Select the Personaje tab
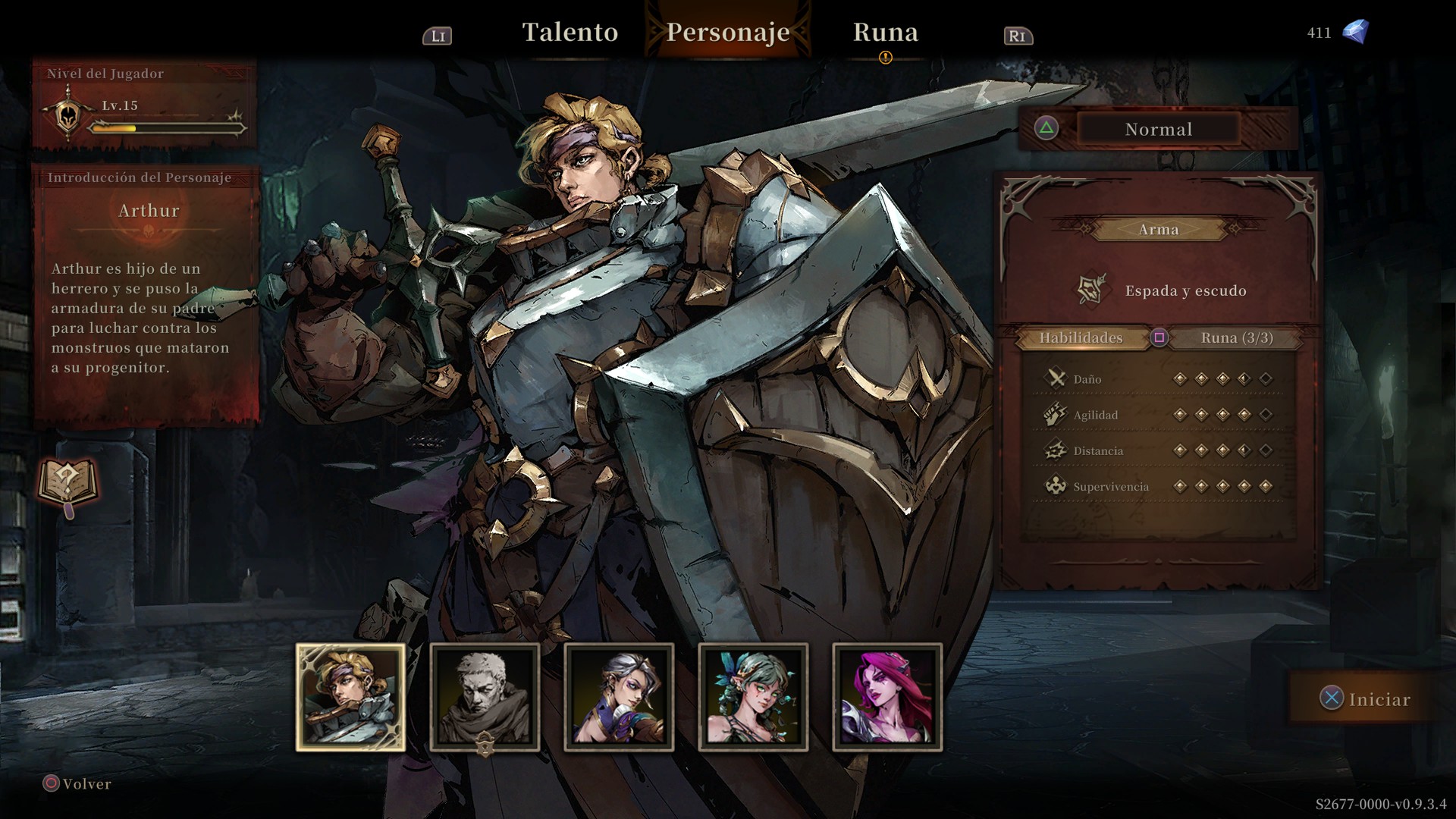1456x819 pixels. pyautogui.click(x=728, y=33)
